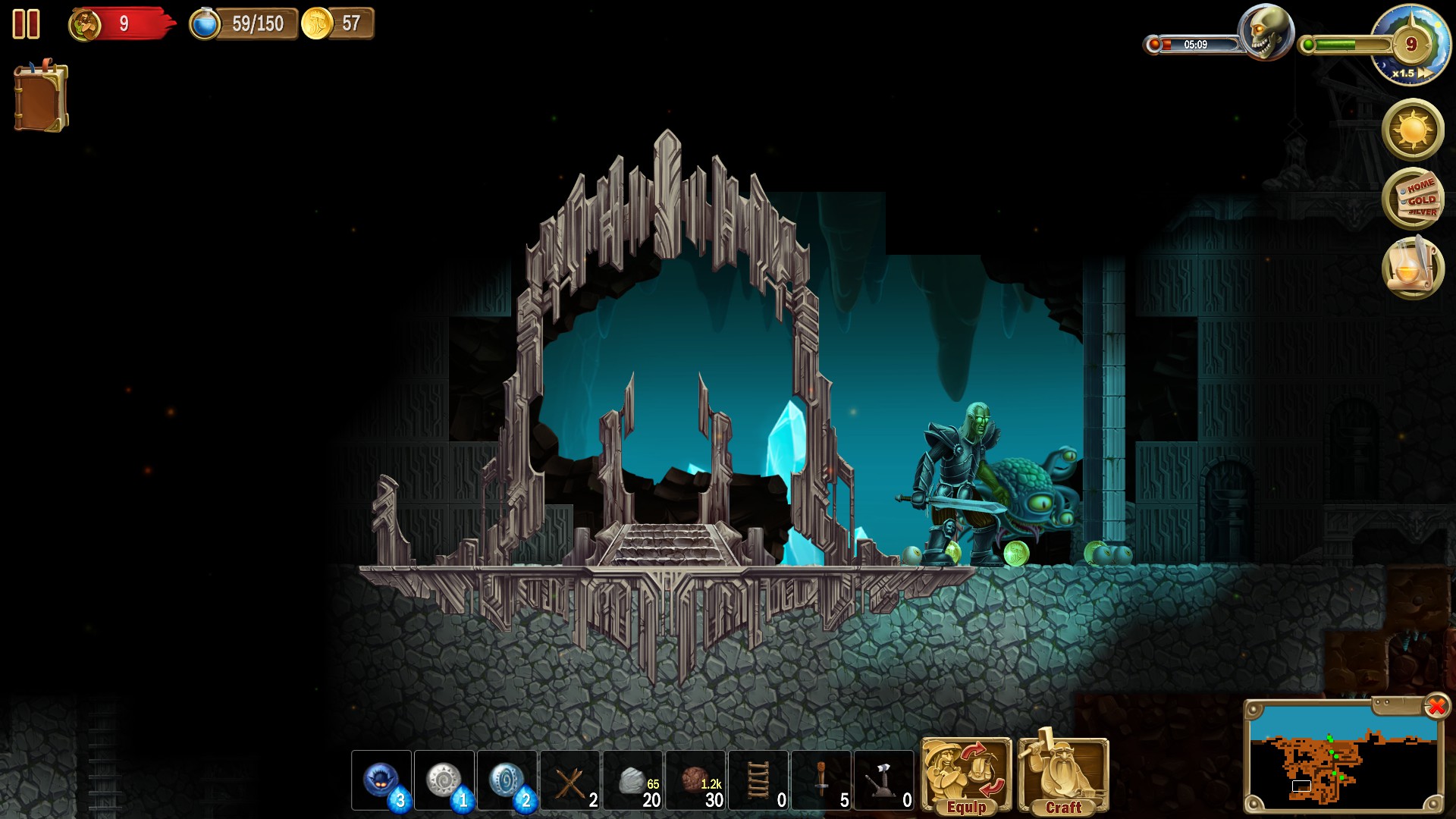The width and height of the screenshot is (1456, 819).
Task: Open the Equip screen
Action: [965, 773]
